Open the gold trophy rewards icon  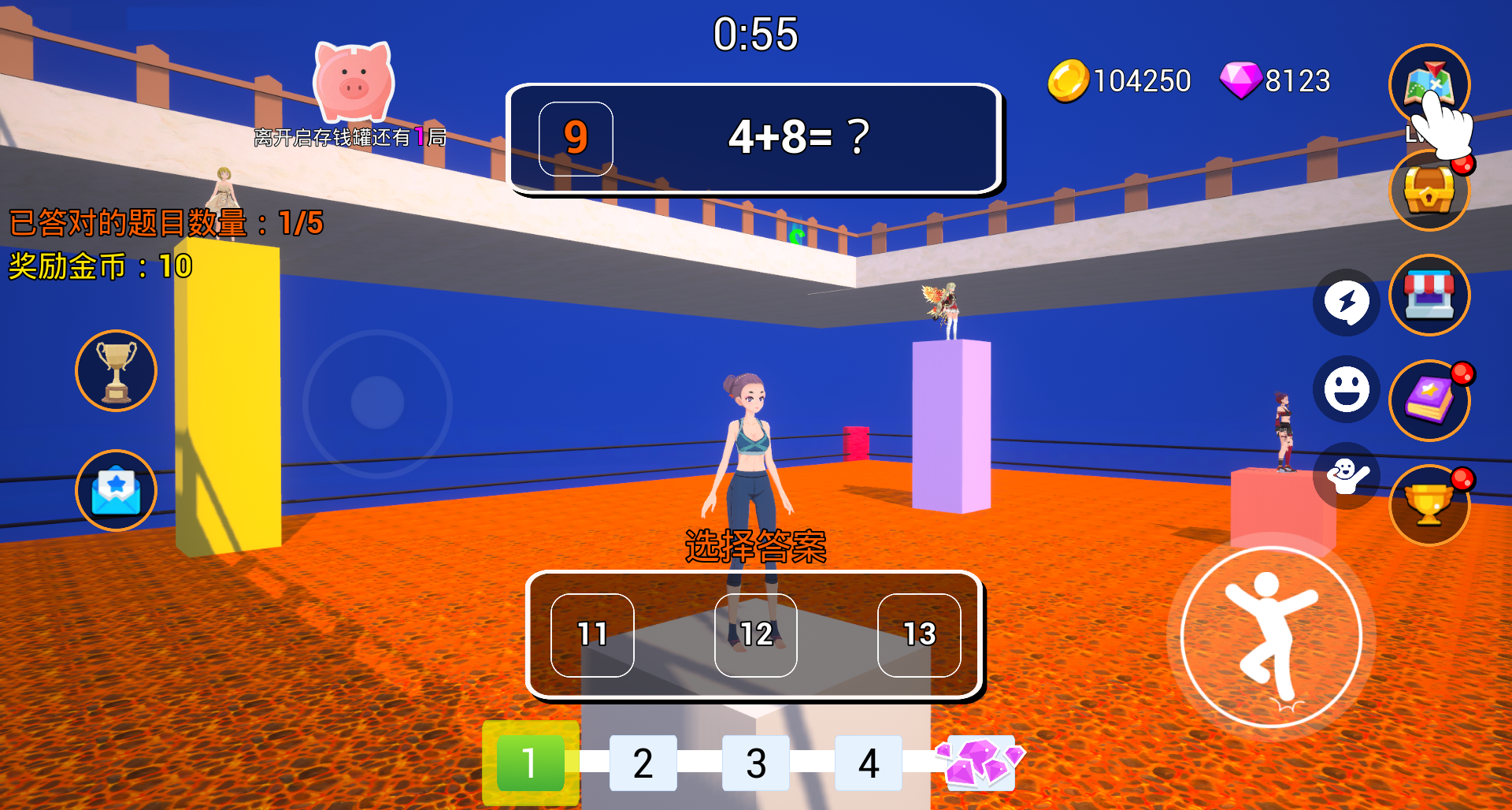tap(1429, 505)
